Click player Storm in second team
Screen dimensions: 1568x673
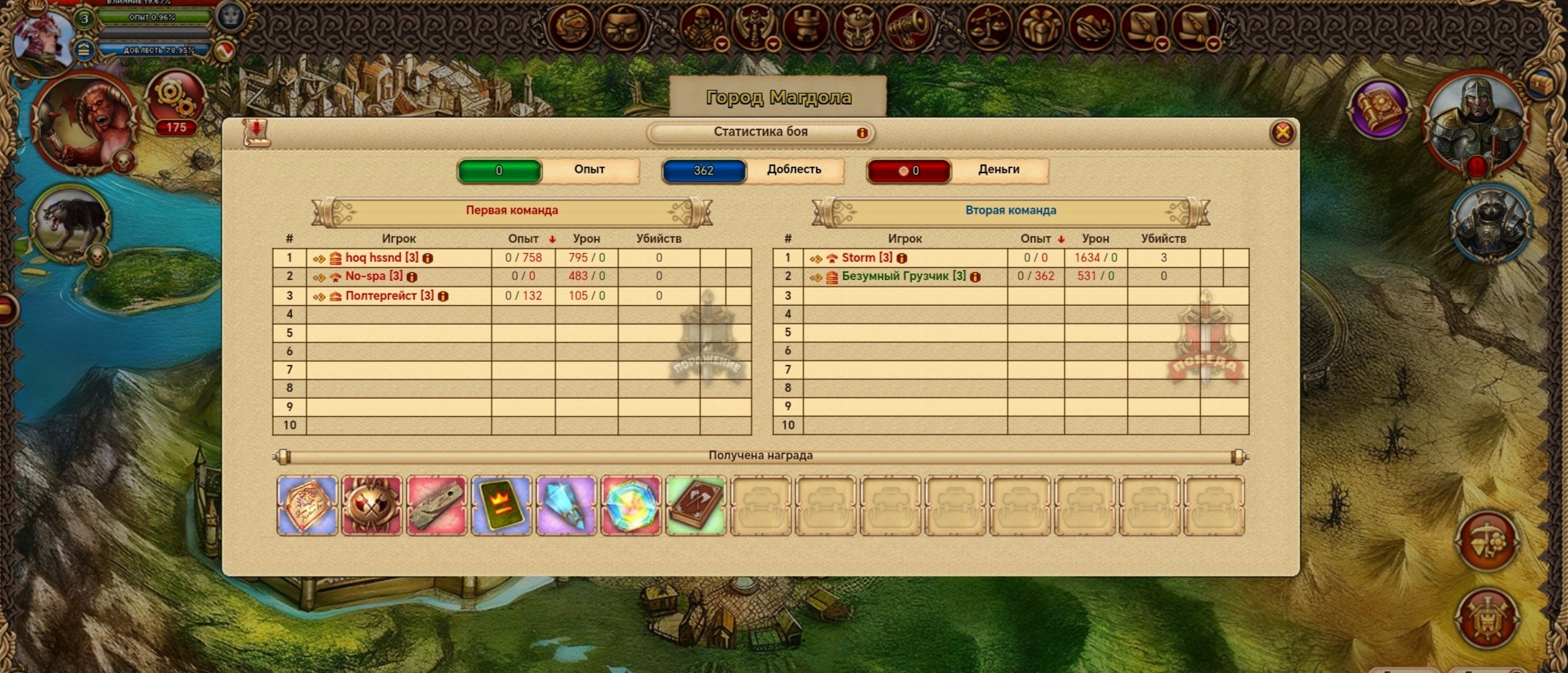click(867, 257)
